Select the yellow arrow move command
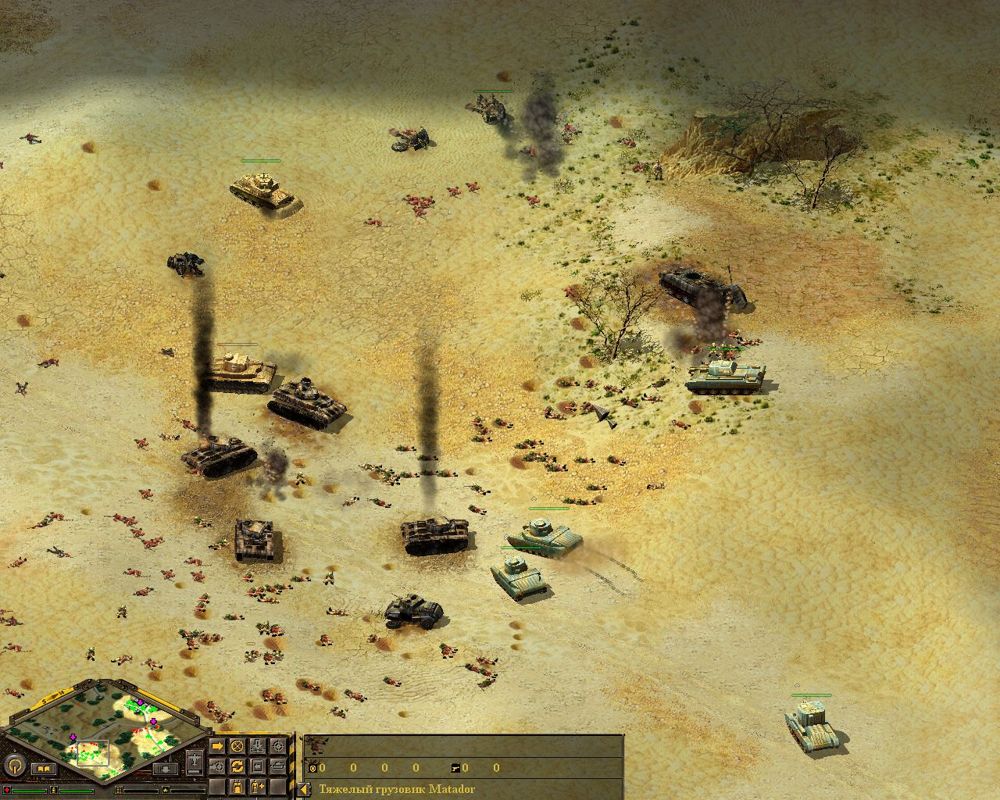The height and width of the screenshot is (800, 1000). pos(217,746)
